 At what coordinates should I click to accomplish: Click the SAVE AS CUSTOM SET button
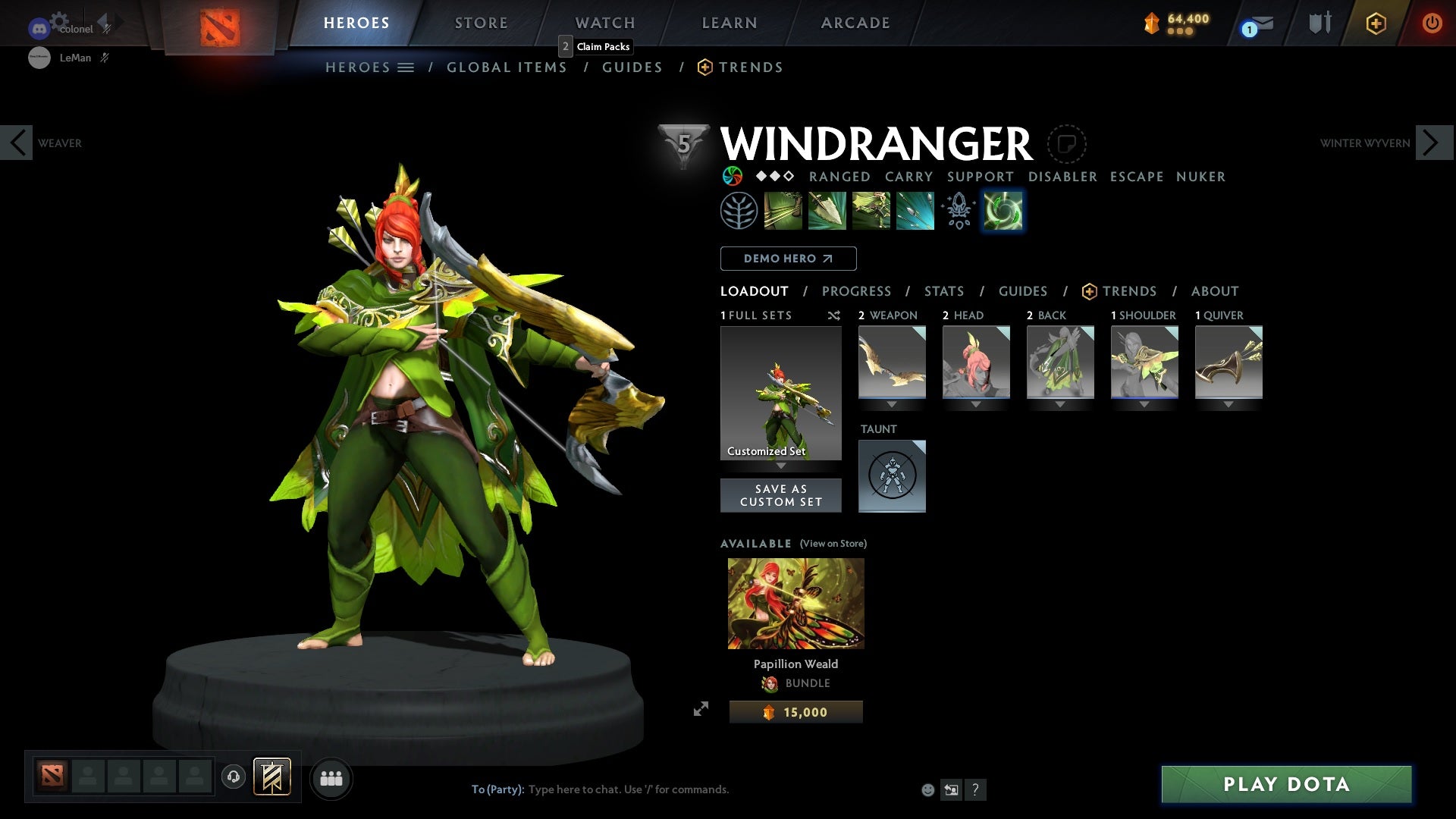(781, 495)
